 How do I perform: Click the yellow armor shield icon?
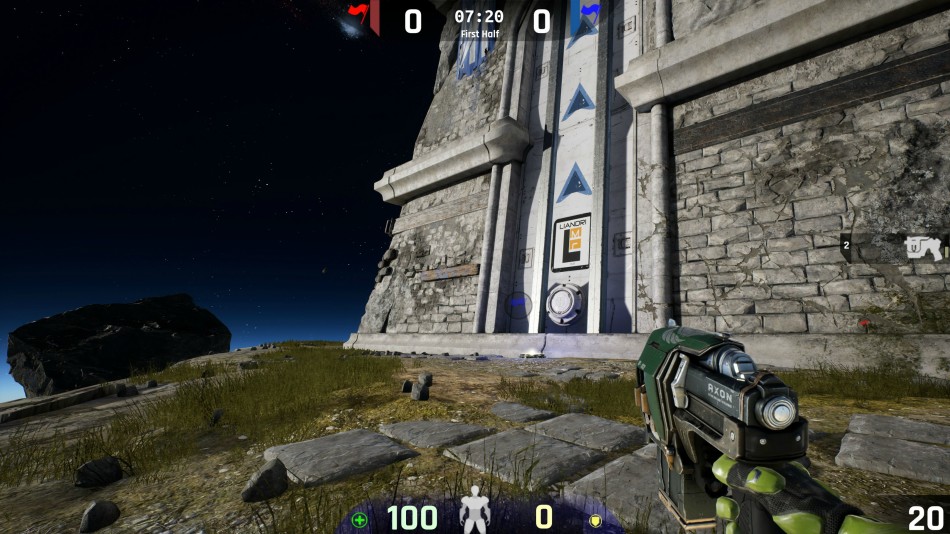(x=594, y=519)
